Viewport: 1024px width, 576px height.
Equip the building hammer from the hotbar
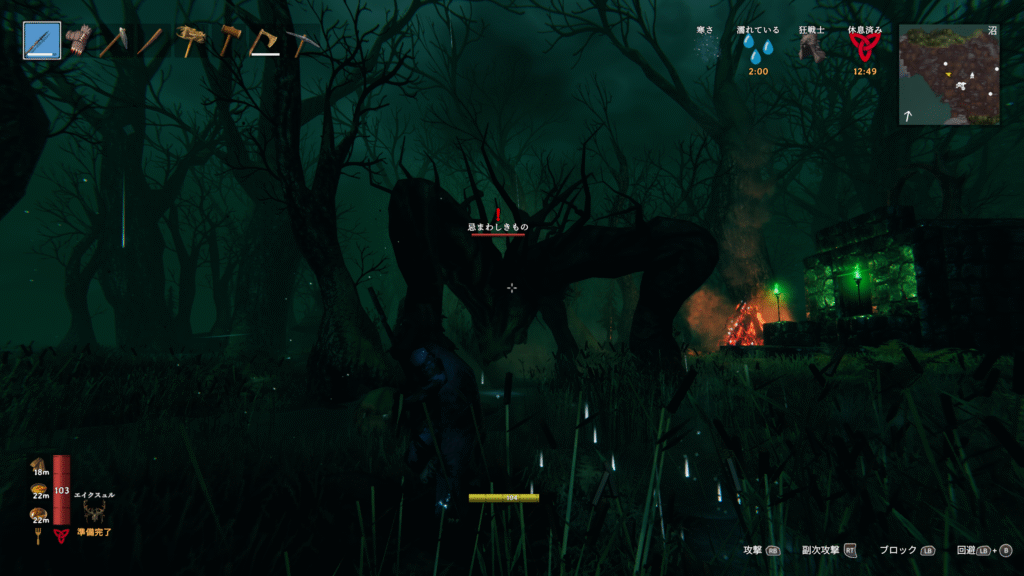coord(229,41)
